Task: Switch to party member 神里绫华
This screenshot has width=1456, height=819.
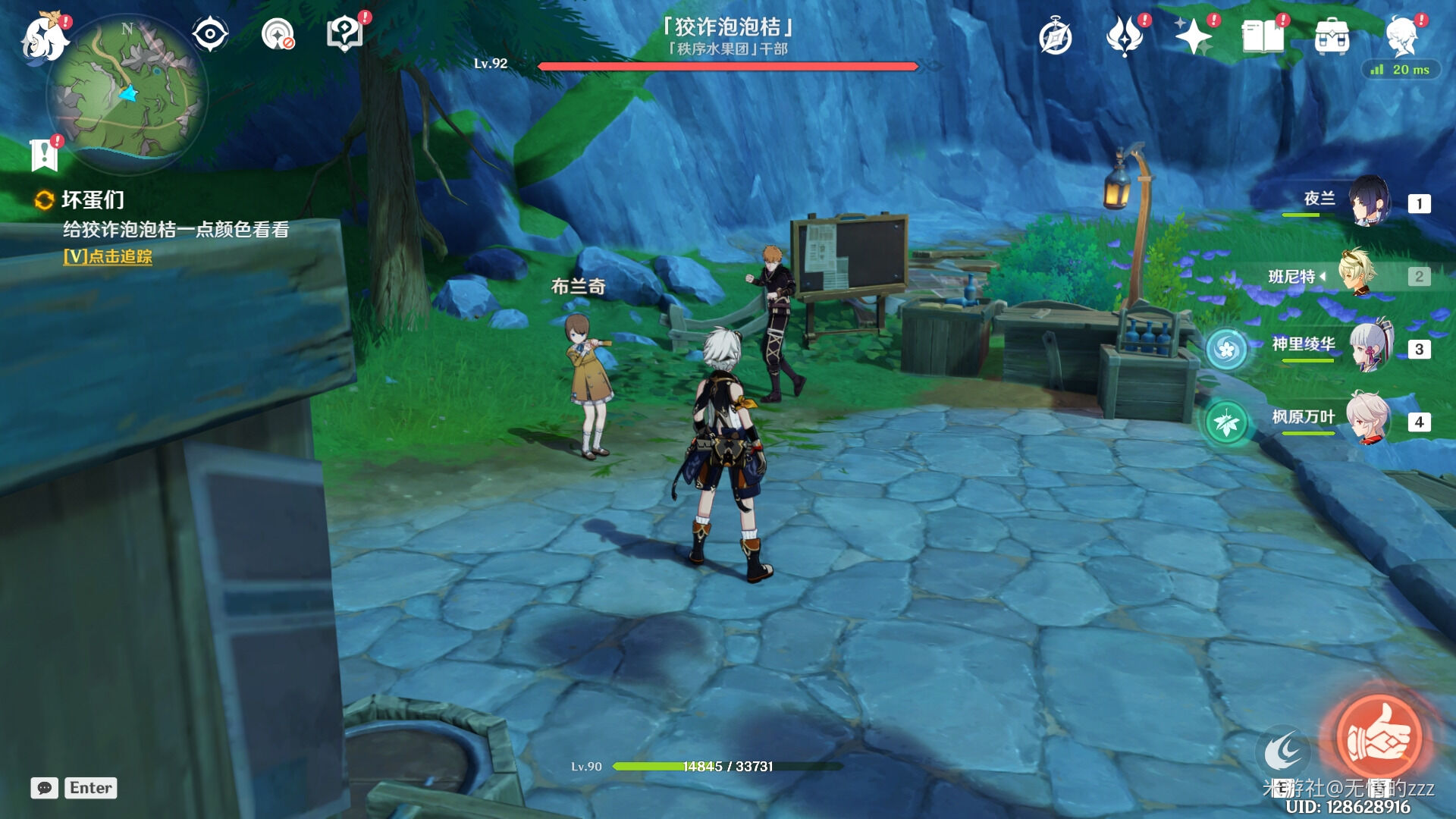Action: [1369, 347]
